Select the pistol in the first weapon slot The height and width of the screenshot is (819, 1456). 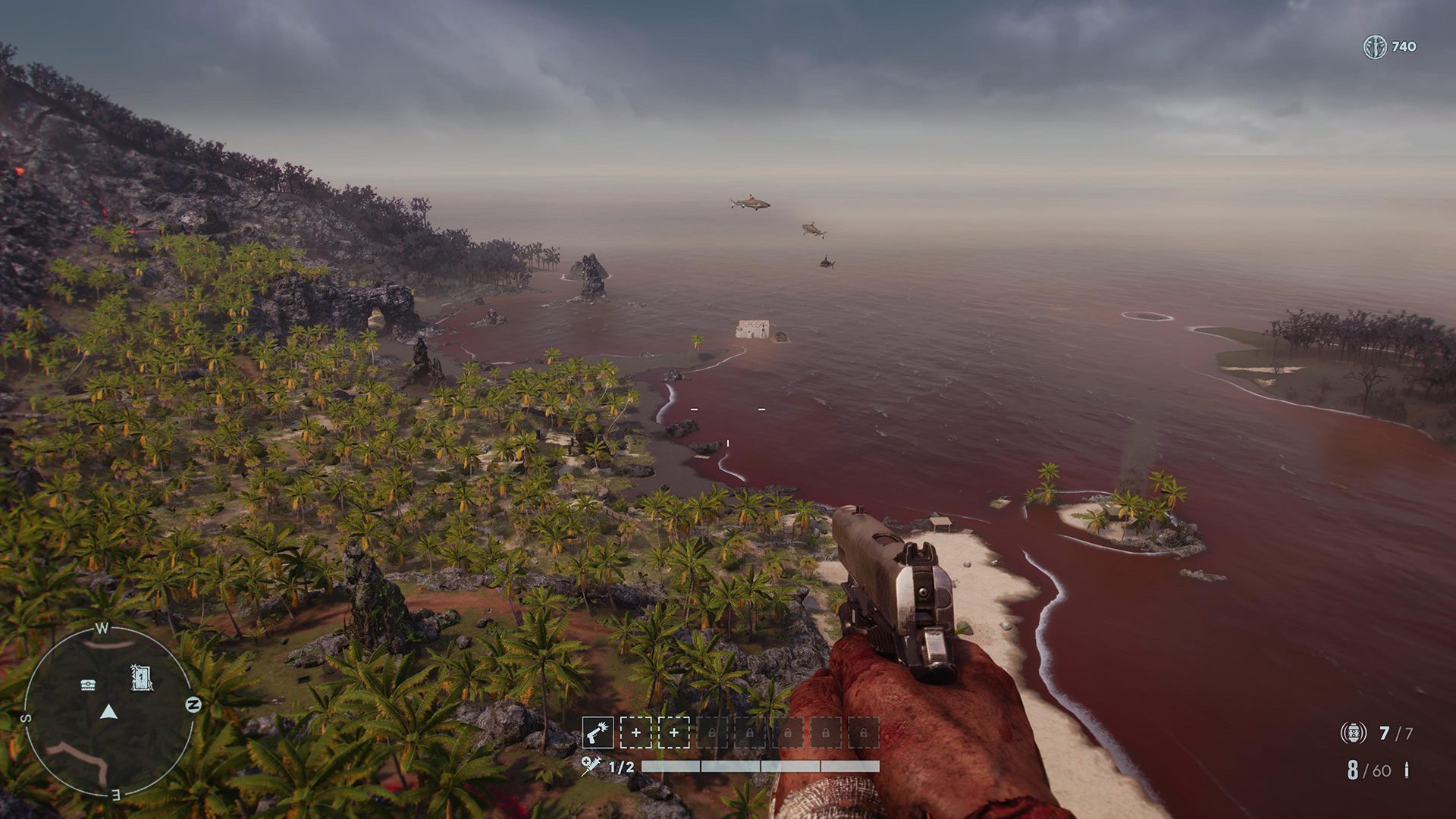598,732
